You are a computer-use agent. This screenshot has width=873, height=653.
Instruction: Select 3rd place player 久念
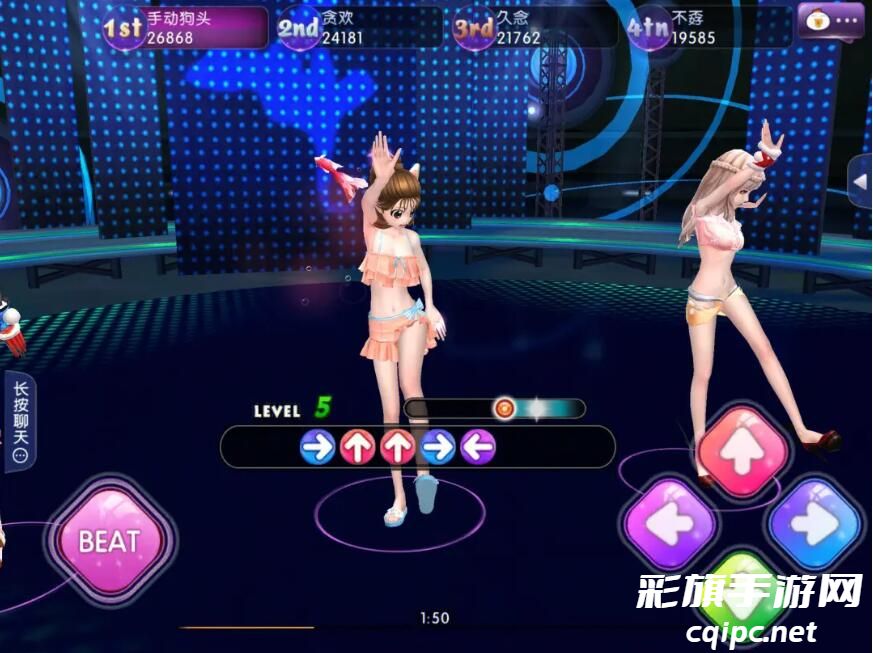click(x=533, y=28)
